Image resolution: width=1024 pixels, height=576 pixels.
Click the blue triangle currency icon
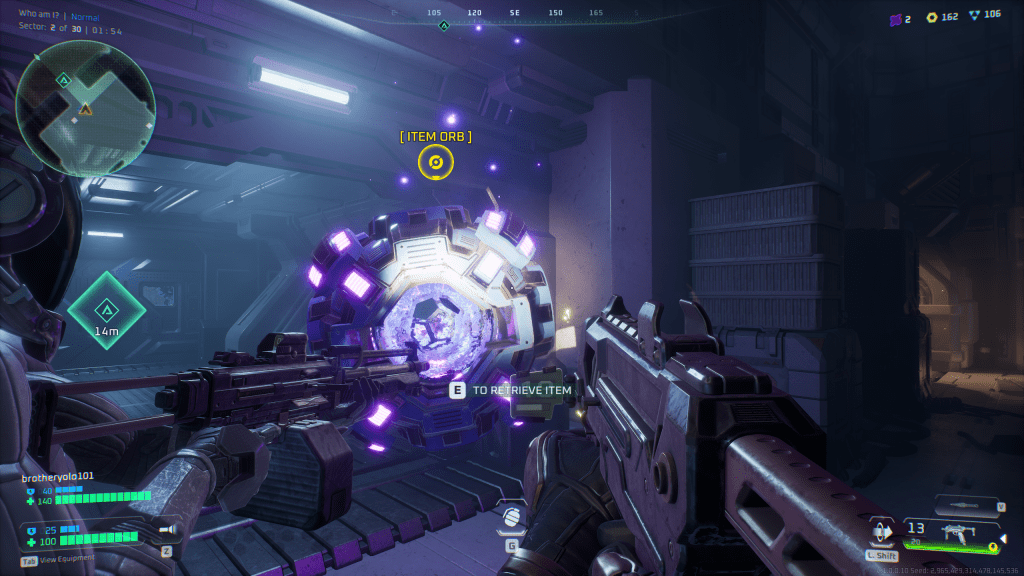[x=974, y=15]
